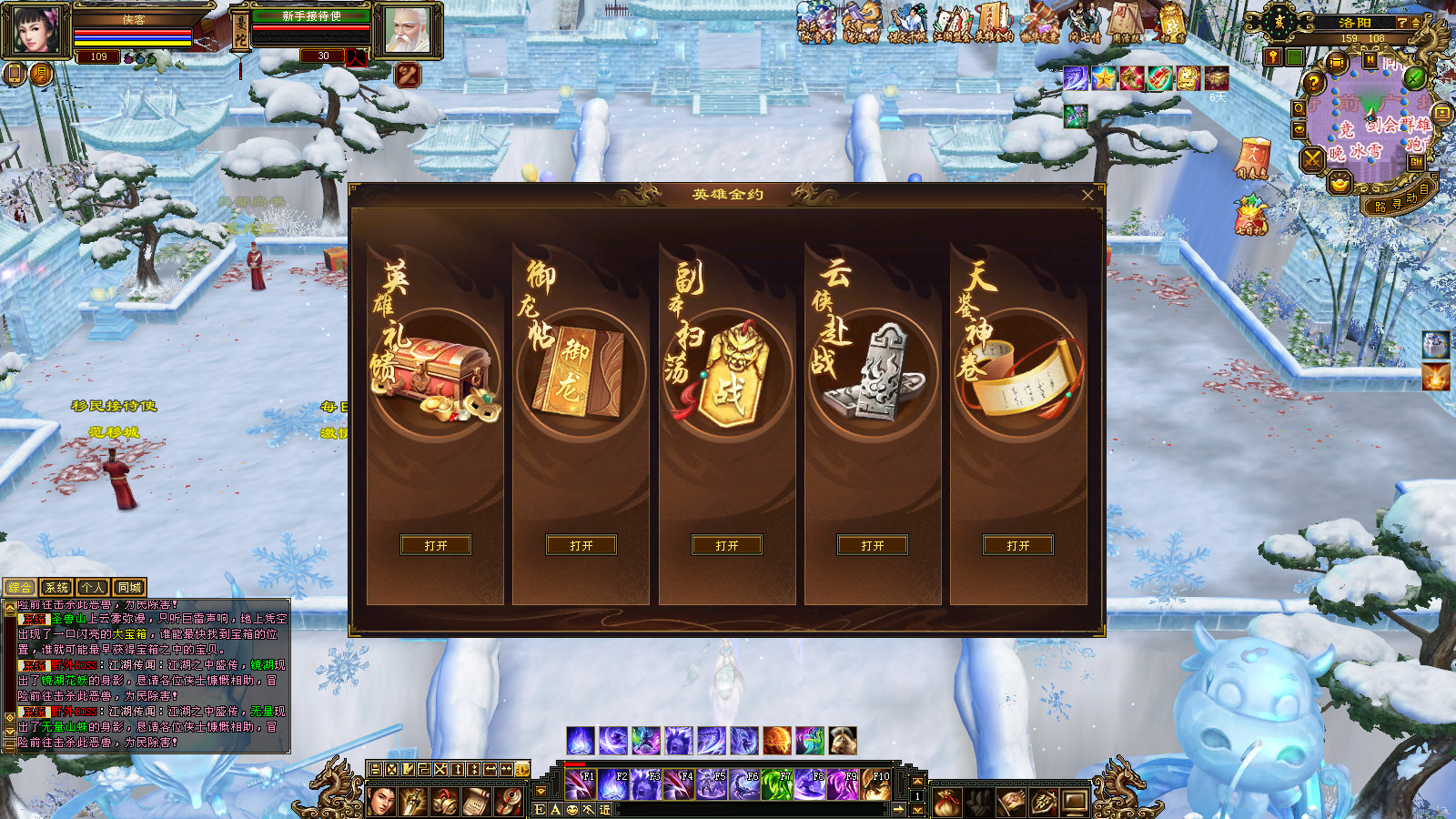Click the gold ingot icon below the minimap
This screenshot has height=819, width=1456.
click(x=1340, y=184)
